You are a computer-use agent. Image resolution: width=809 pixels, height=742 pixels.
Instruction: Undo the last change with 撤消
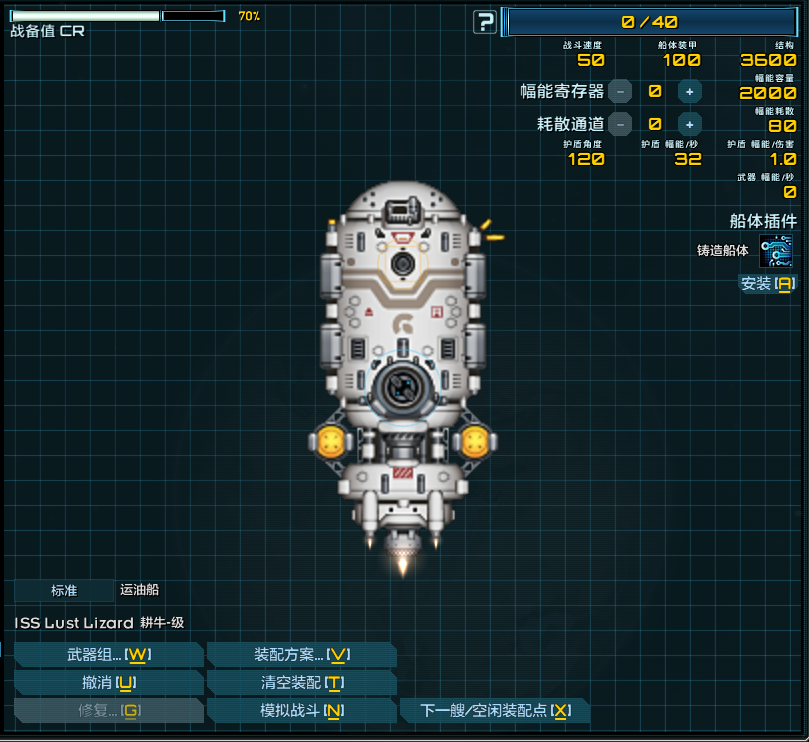click(x=108, y=683)
